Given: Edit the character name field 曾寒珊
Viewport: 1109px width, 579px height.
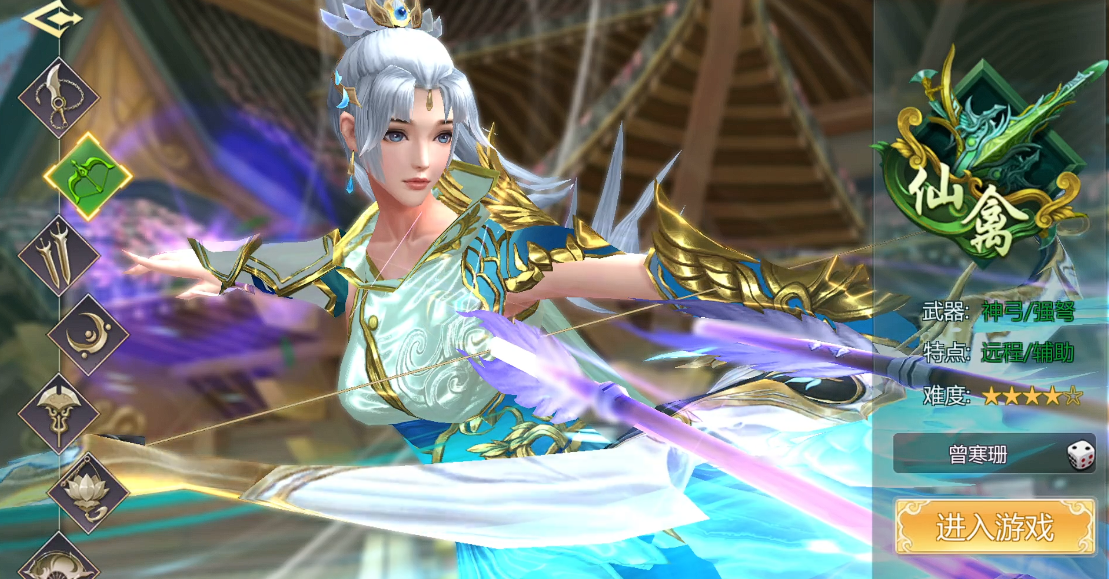Looking at the screenshot, I should pos(977,456).
